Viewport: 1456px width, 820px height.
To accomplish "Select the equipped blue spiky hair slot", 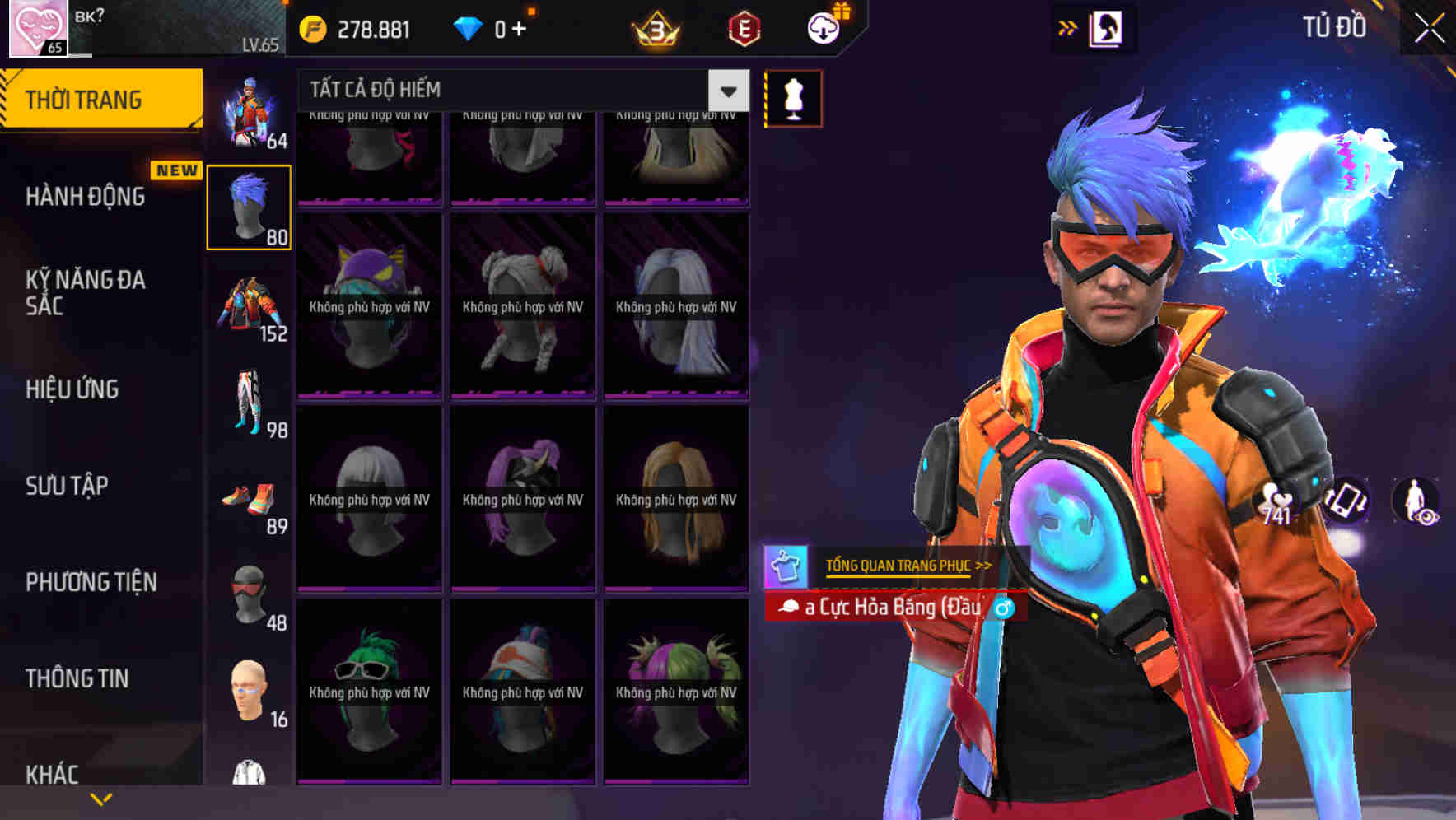I will [x=249, y=207].
